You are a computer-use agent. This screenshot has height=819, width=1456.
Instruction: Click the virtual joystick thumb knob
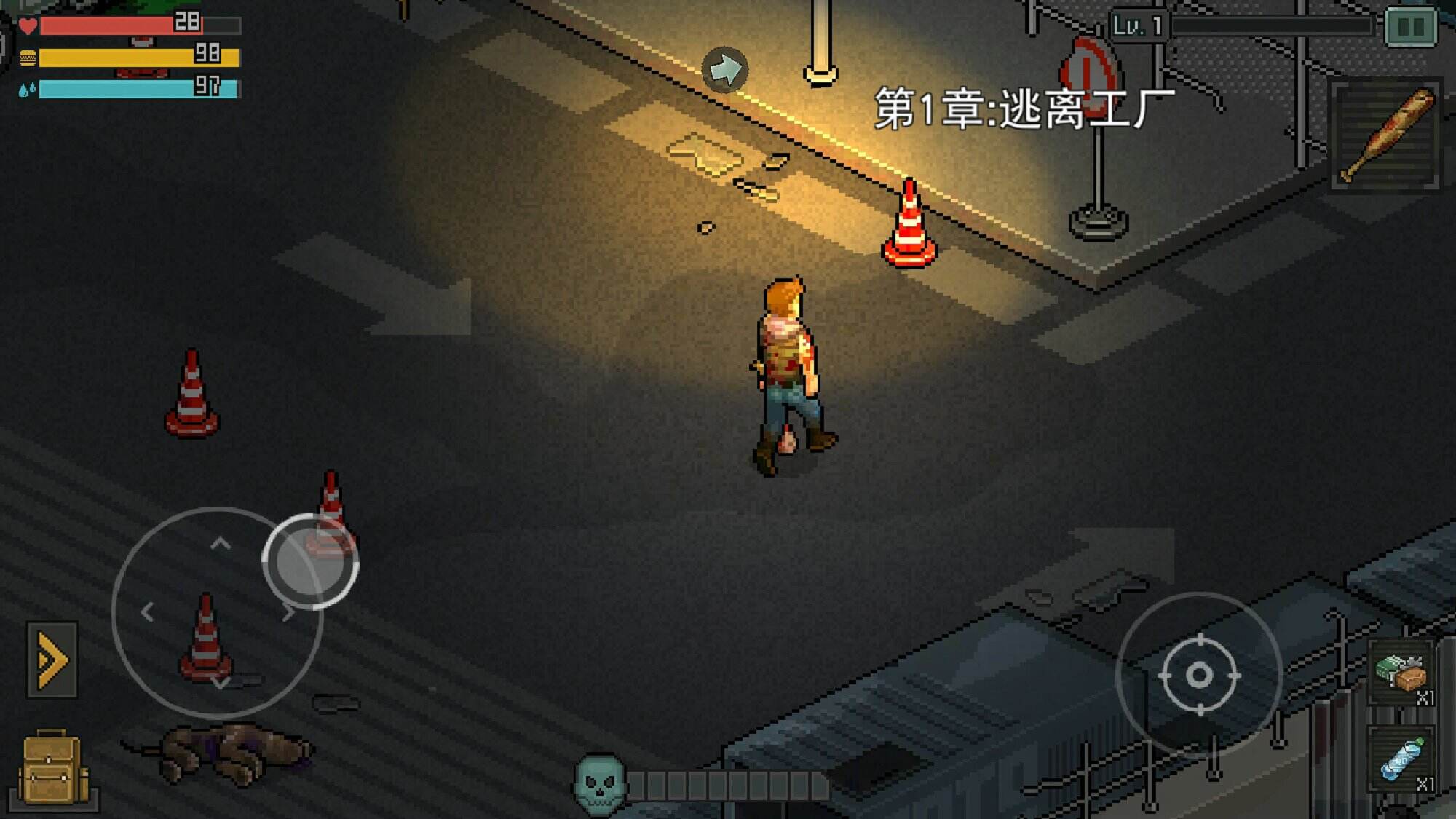click(x=310, y=561)
